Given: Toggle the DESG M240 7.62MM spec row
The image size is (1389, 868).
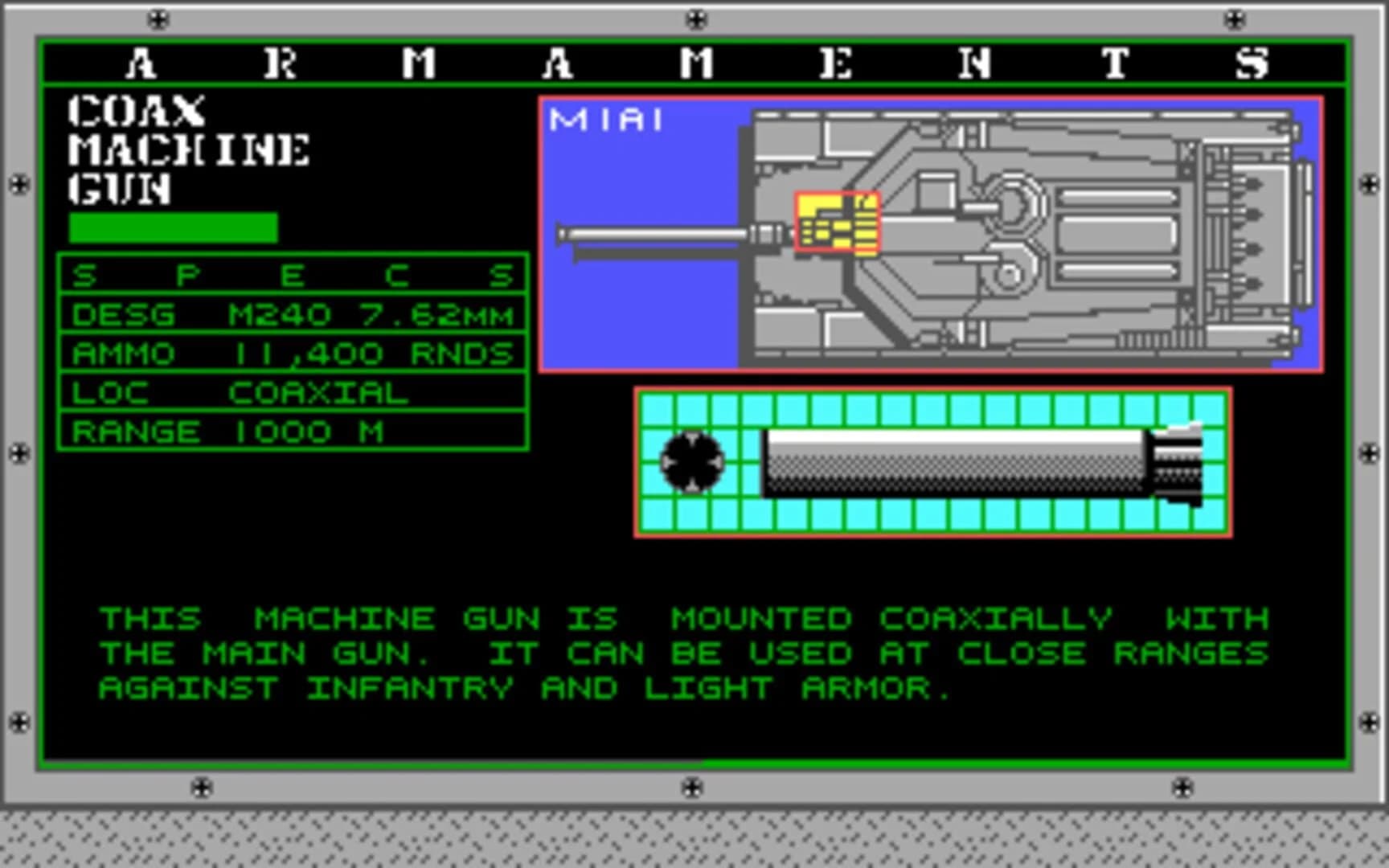Looking at the screenshot, I should [293, 315].
